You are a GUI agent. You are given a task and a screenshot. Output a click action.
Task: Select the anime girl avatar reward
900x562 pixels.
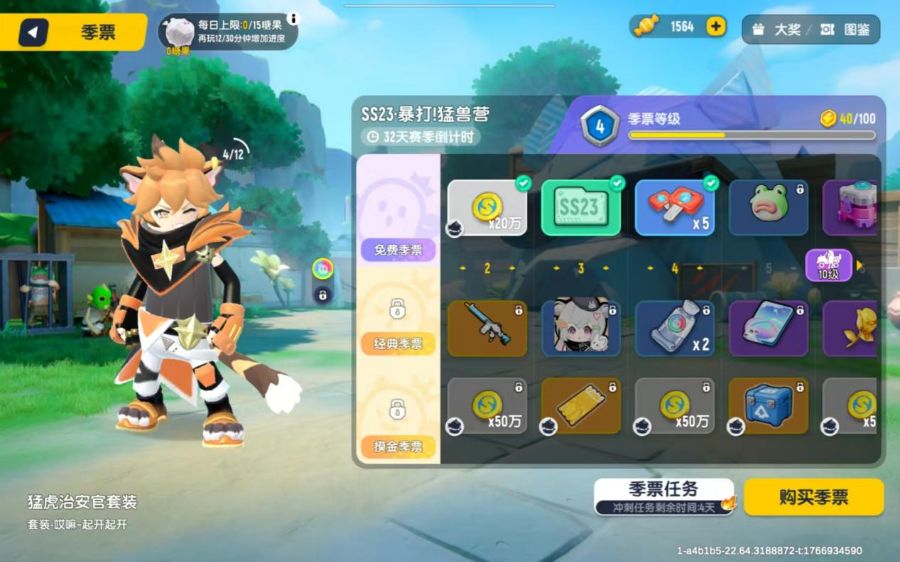[x=581, y=328]
